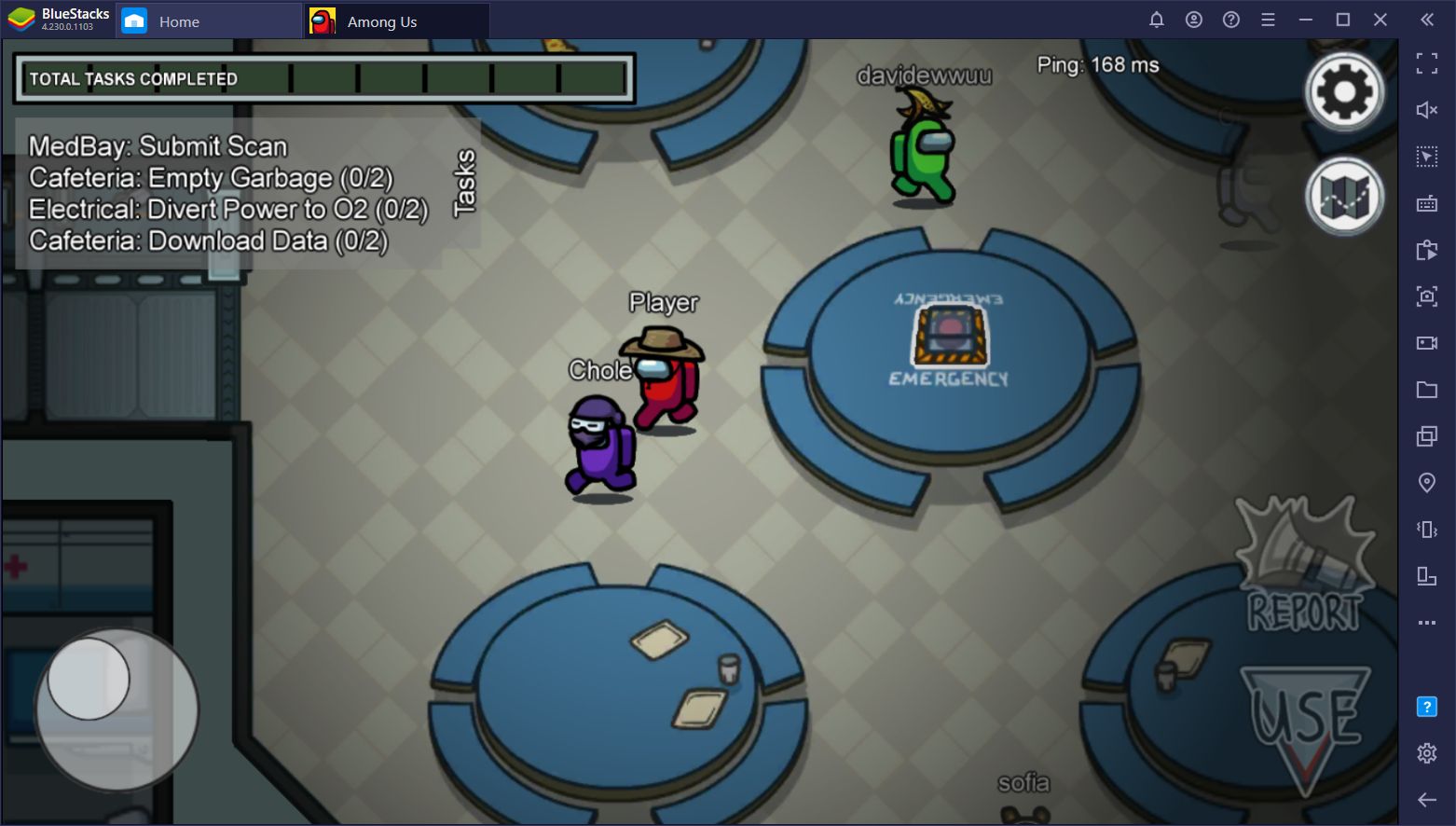Open the multi-instance manager icon
This screenshot has width=1456, height=826.
(x=1427, y=435)
